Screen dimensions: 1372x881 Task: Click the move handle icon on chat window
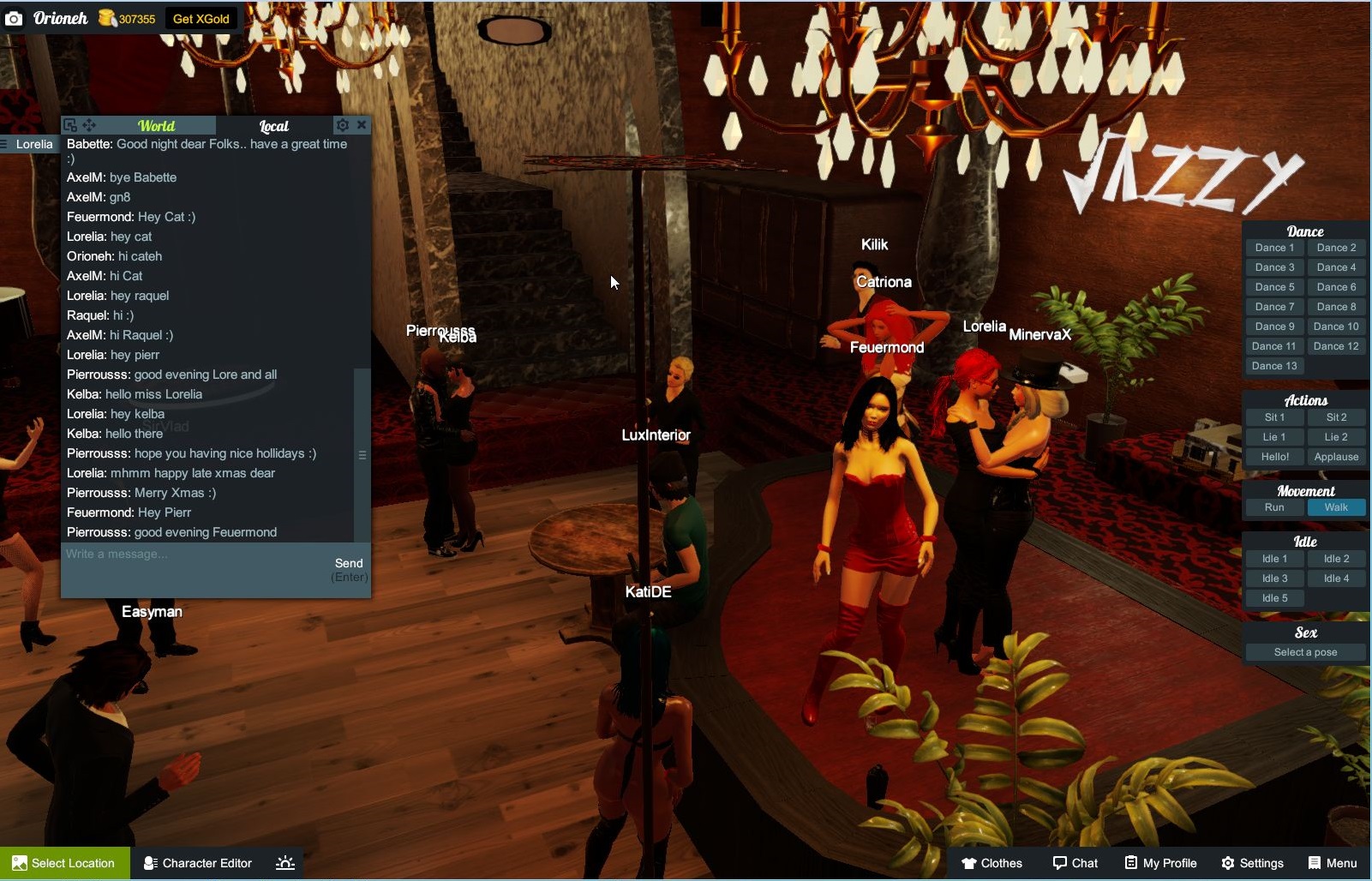point(87,124)
